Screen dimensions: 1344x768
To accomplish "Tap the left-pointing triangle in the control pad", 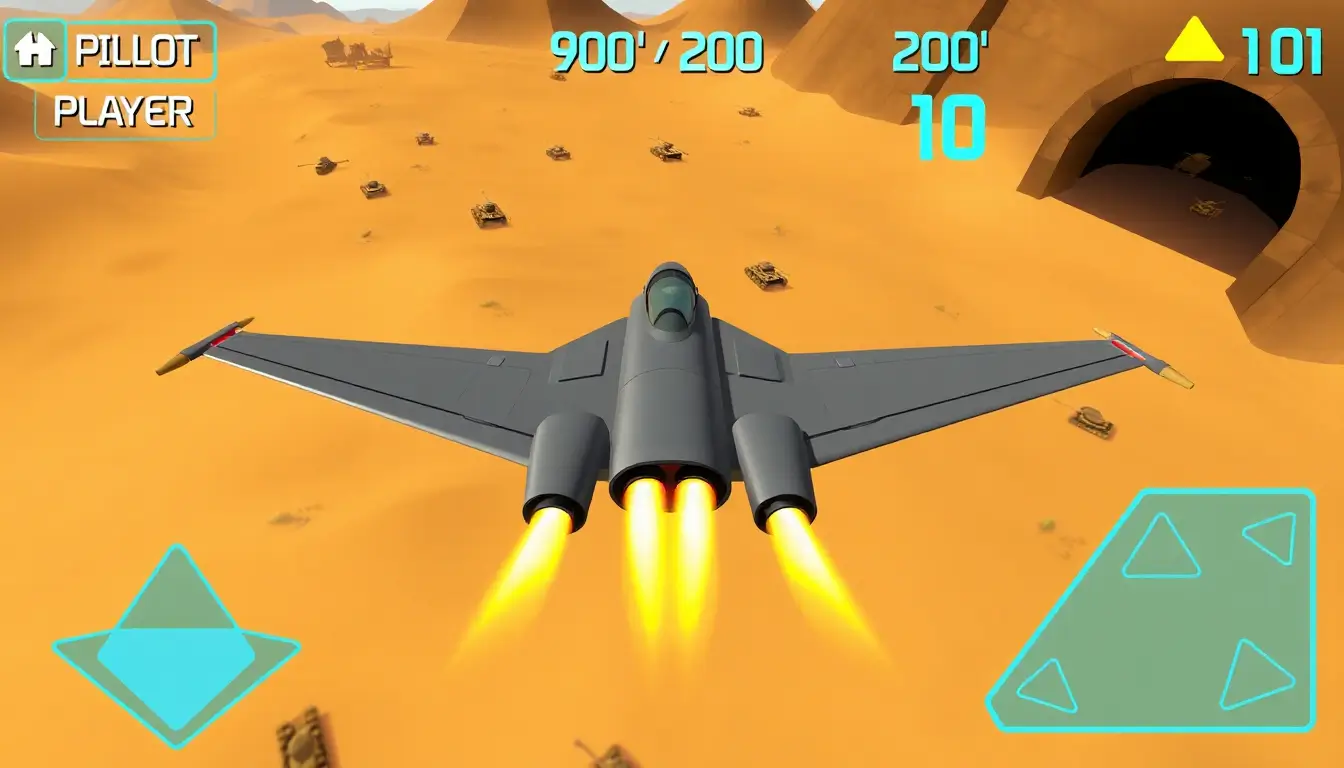I will coord(1271,538).
